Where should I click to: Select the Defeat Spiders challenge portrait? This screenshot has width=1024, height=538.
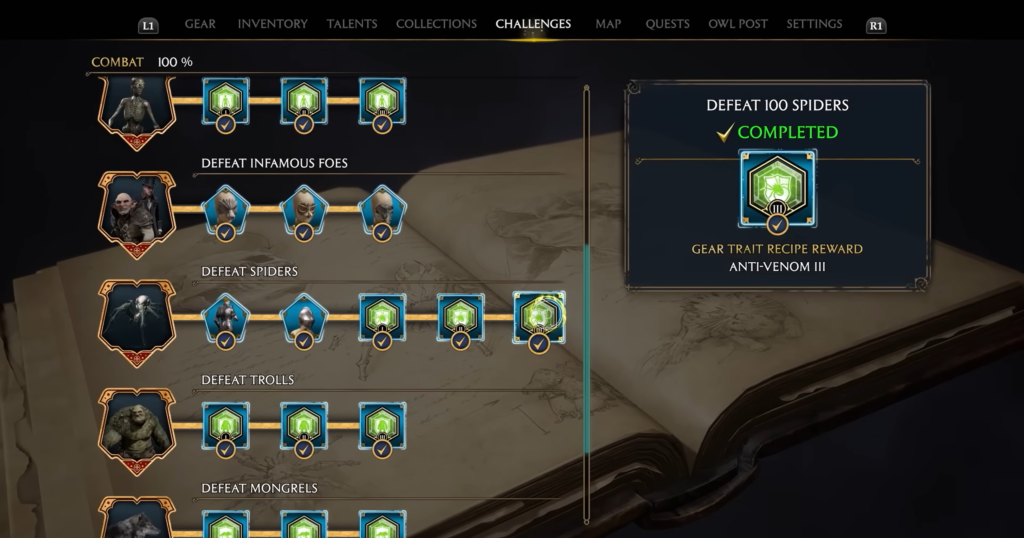click(136, 316)
